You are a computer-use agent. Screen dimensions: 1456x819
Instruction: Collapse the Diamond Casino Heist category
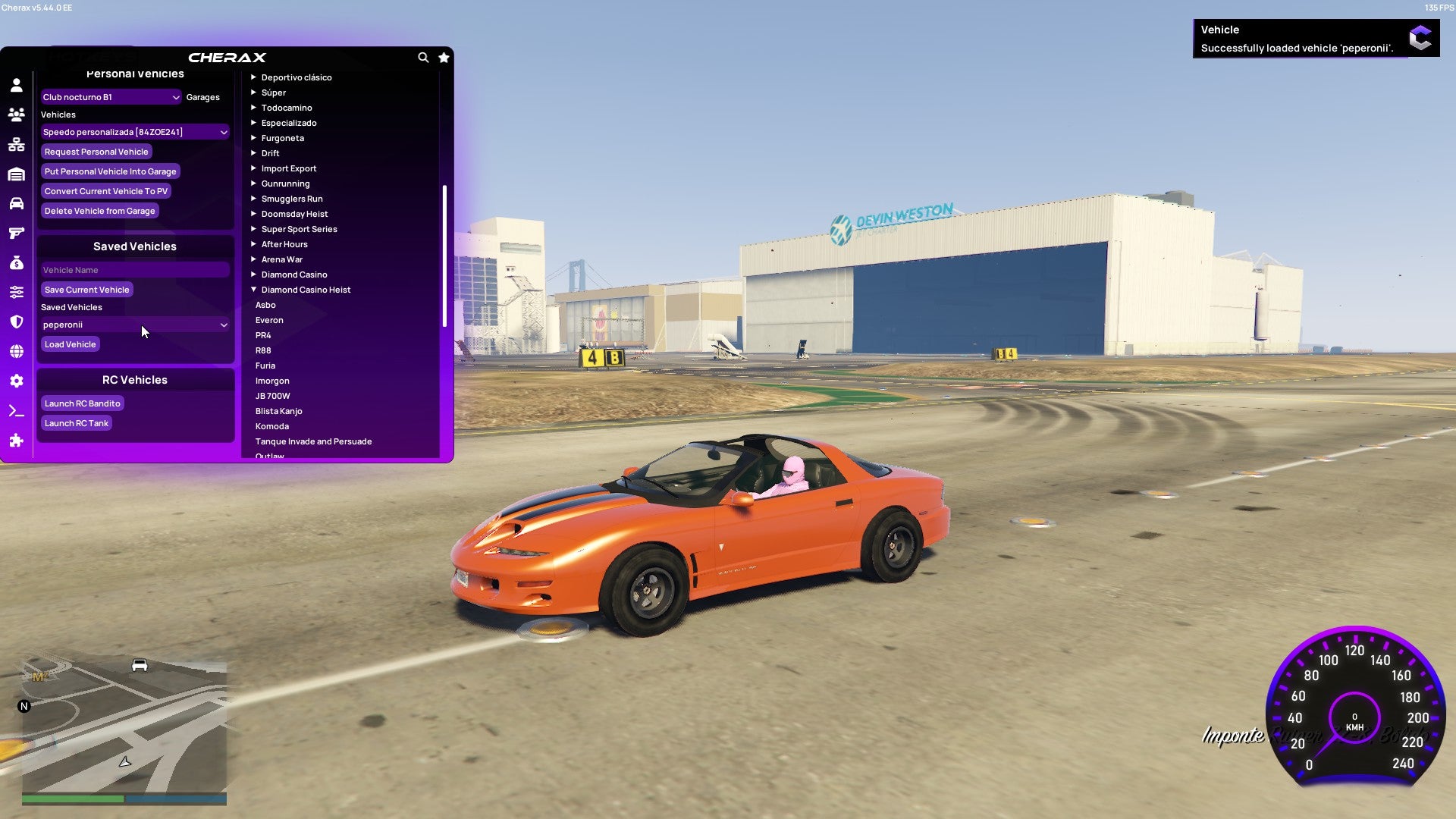click(306, 289)
